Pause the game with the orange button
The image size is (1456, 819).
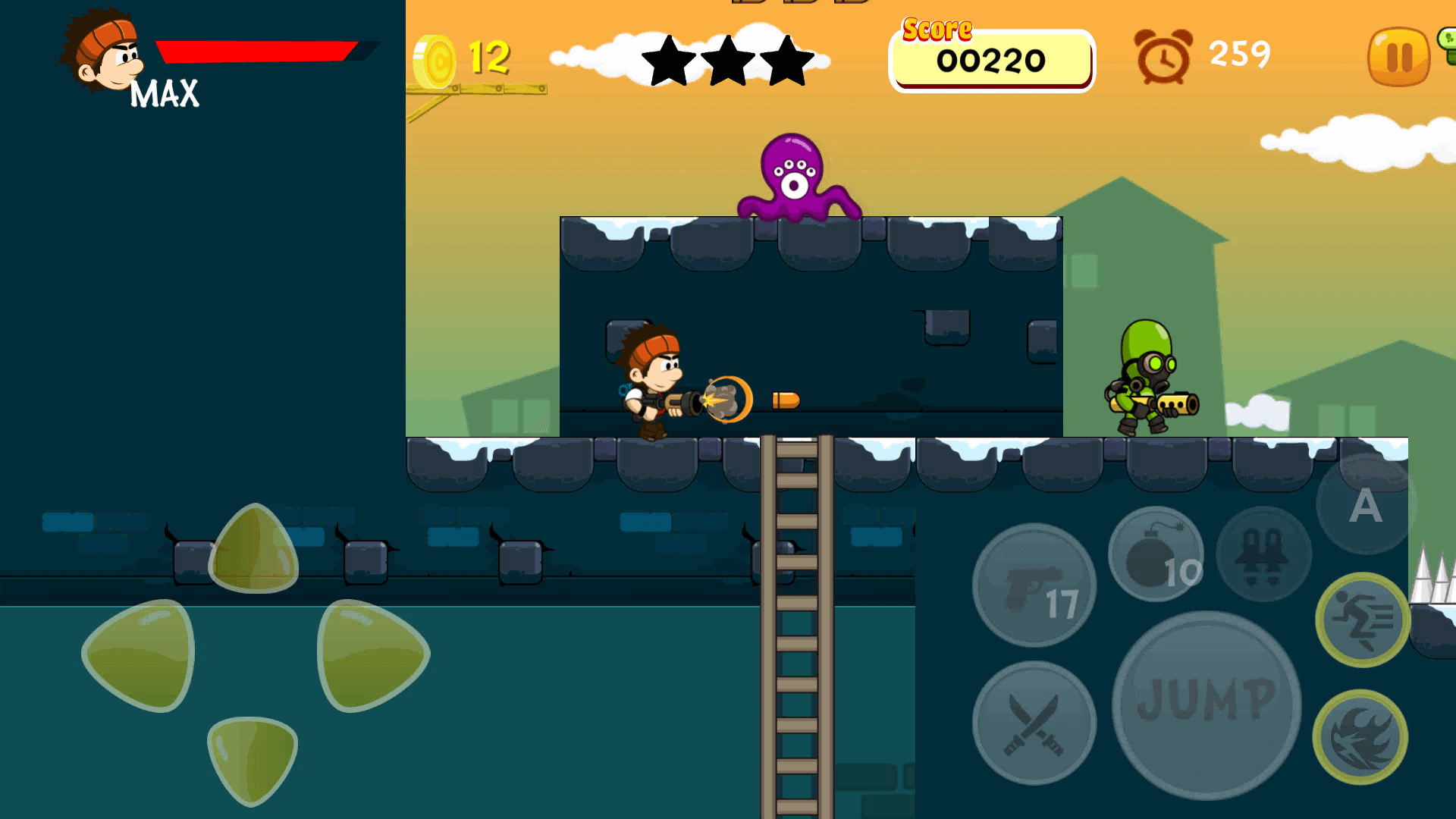tap(1398, 57)
